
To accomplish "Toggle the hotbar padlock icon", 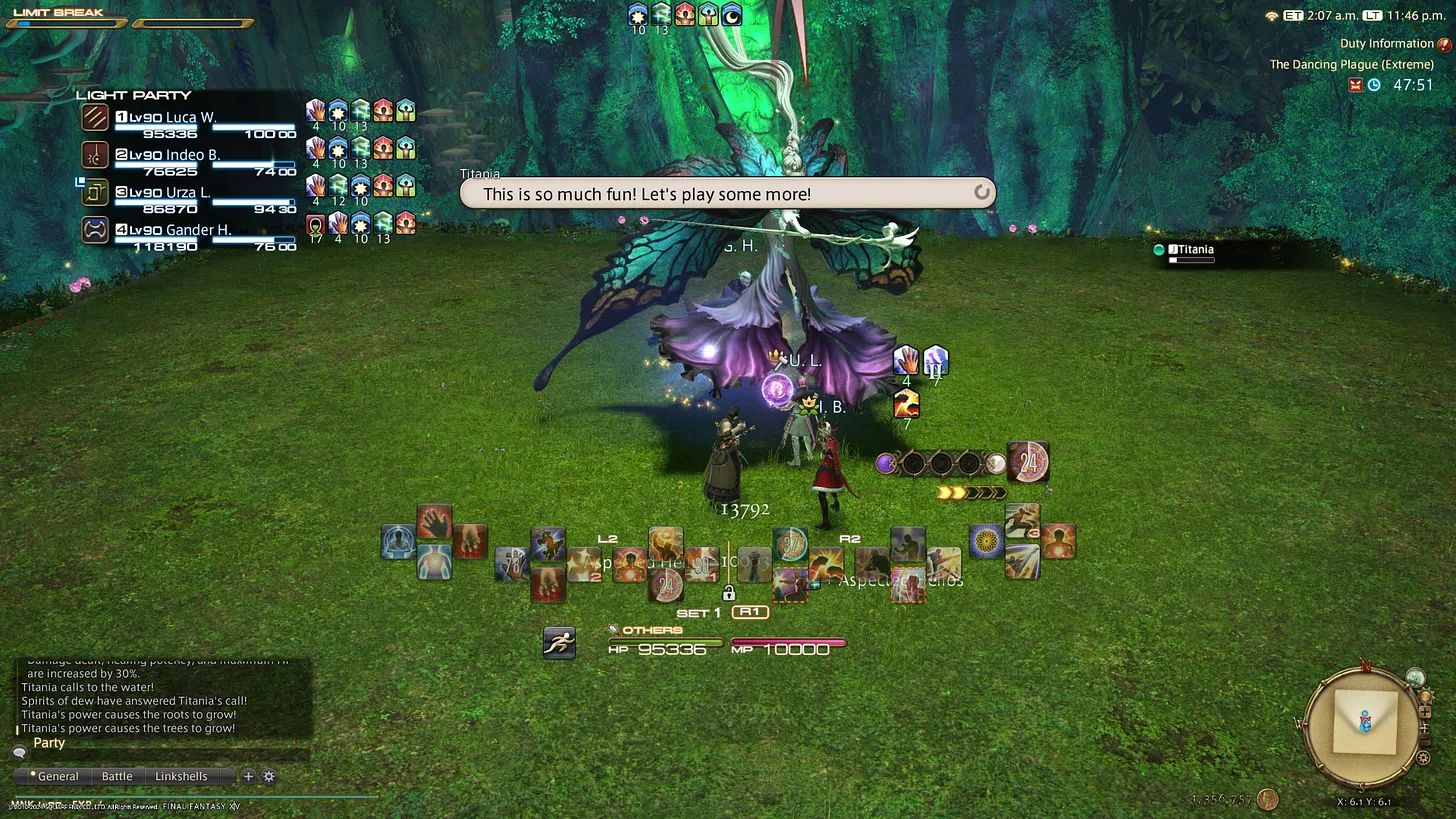I will [729, 593].
